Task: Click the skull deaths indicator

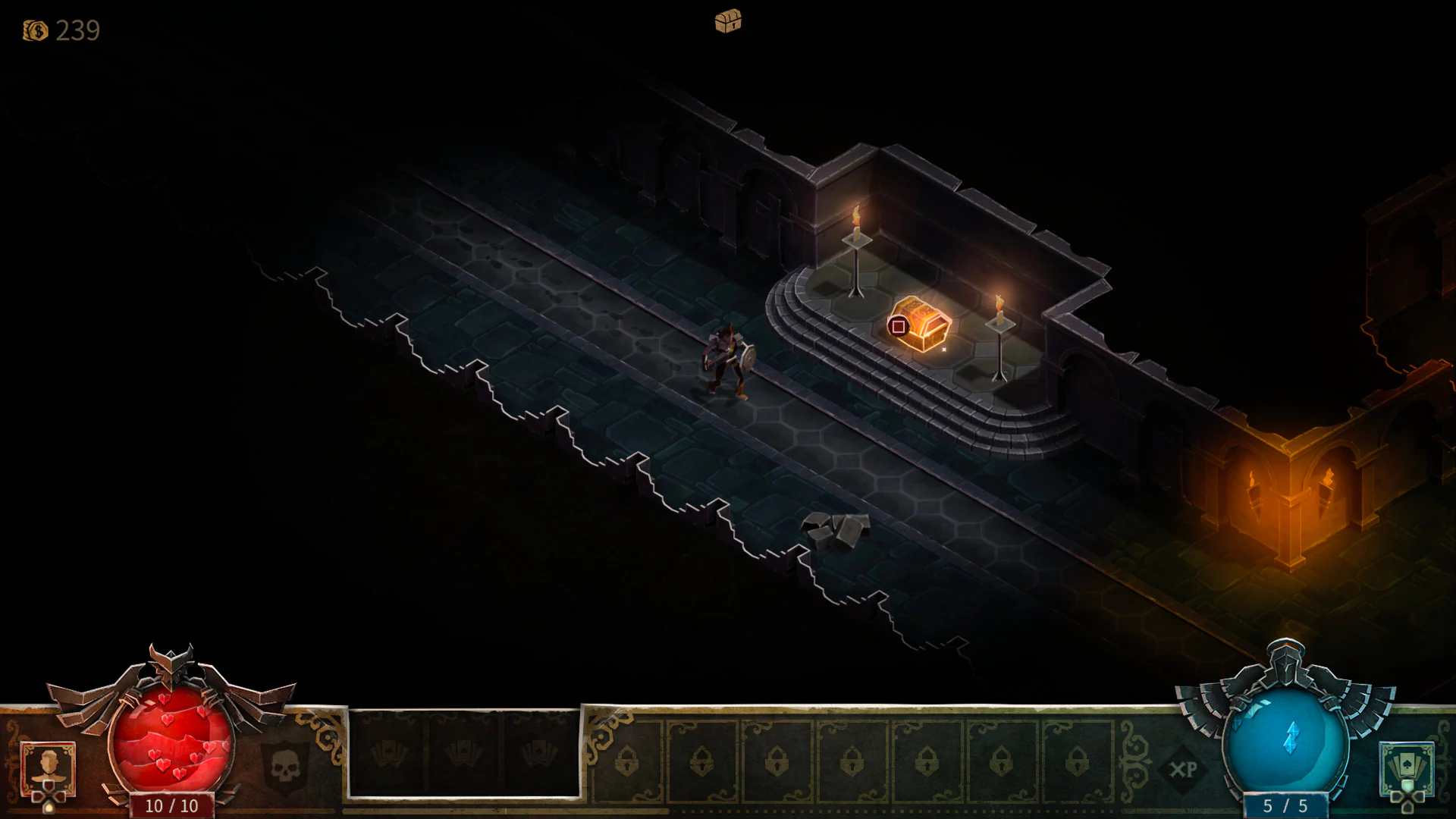Action: click(x=284, y=767)
